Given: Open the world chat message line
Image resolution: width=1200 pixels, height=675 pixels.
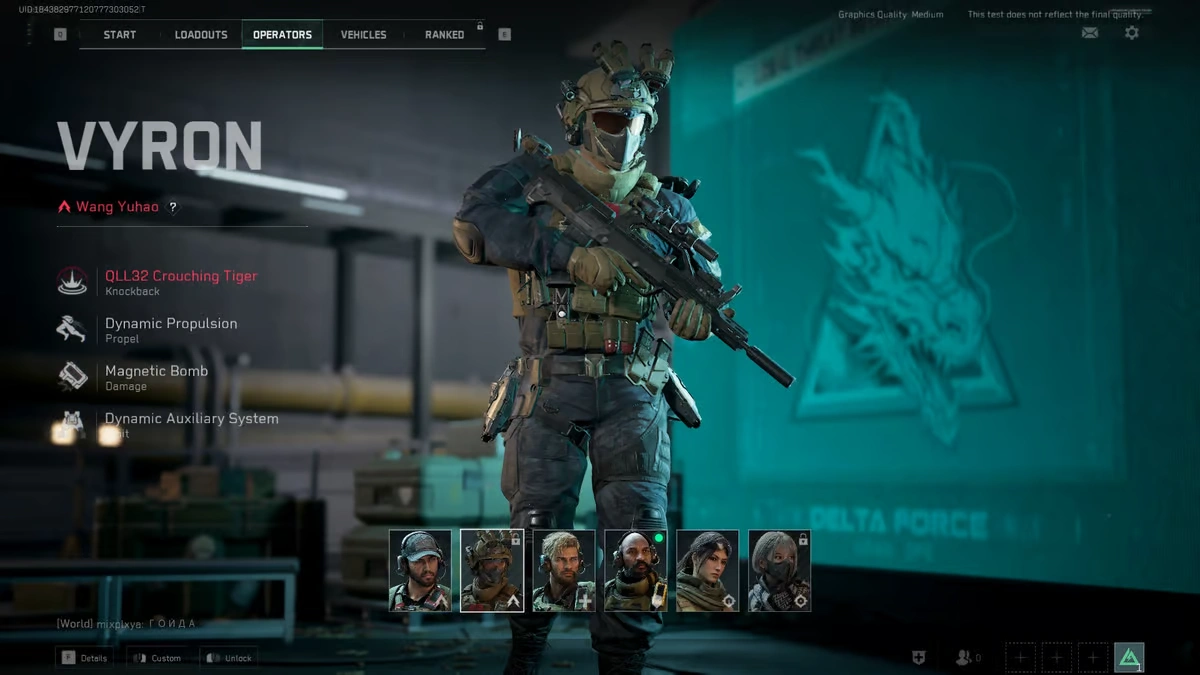Looking at the screenshot, I should tap(127, 624).
